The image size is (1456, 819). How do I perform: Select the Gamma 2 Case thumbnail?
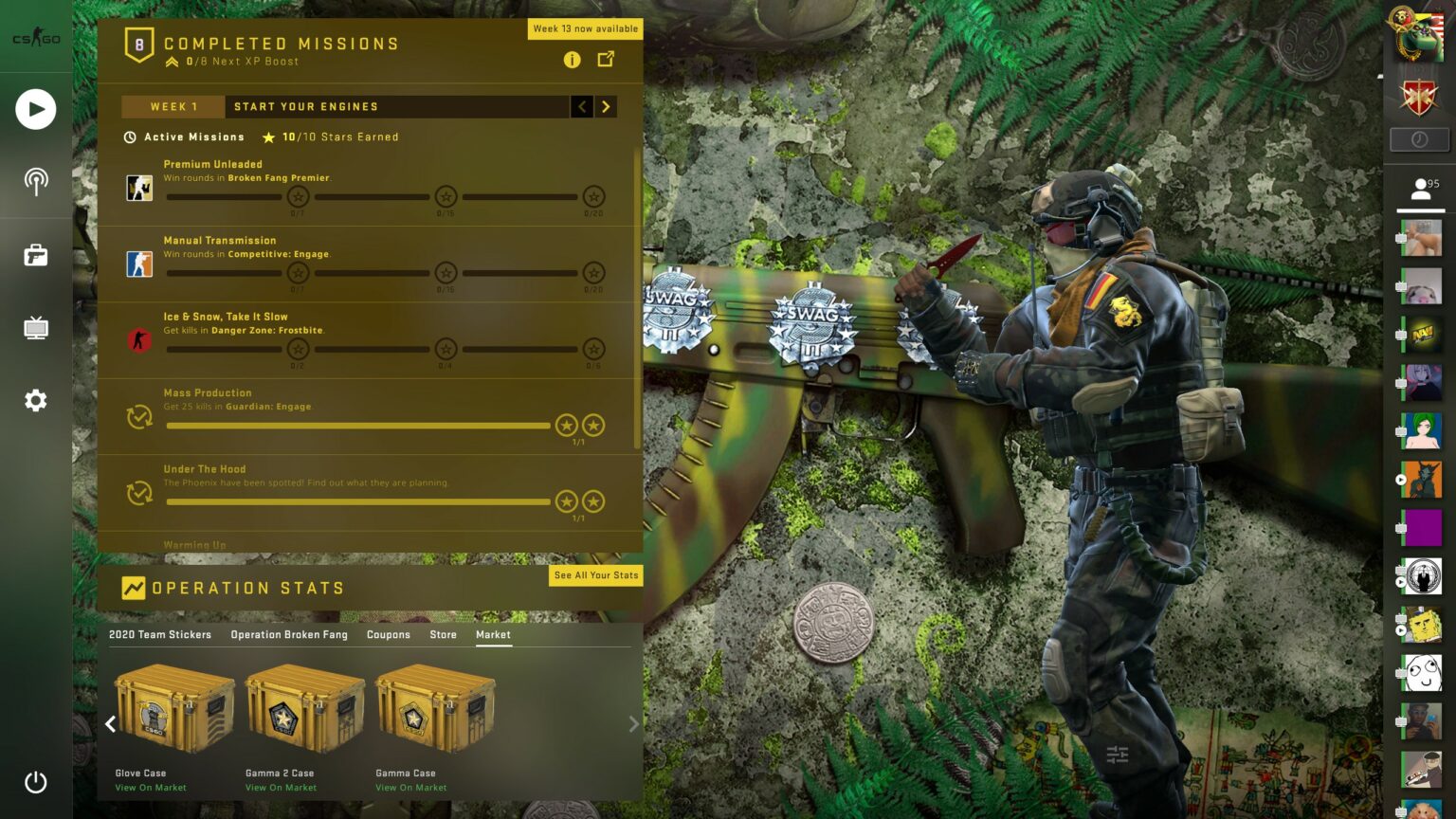pos(304,709)
